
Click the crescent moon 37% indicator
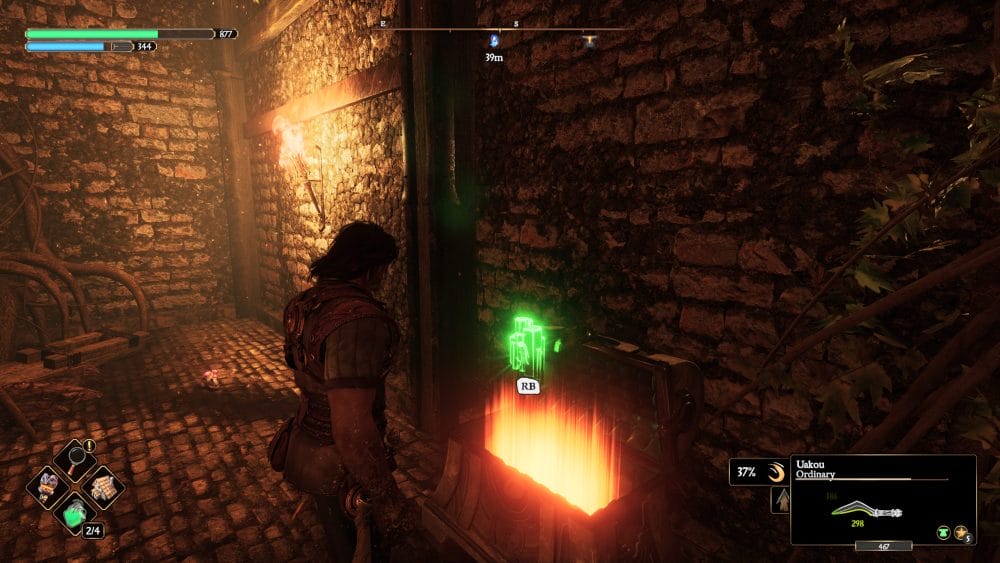(x=778, y=472)
